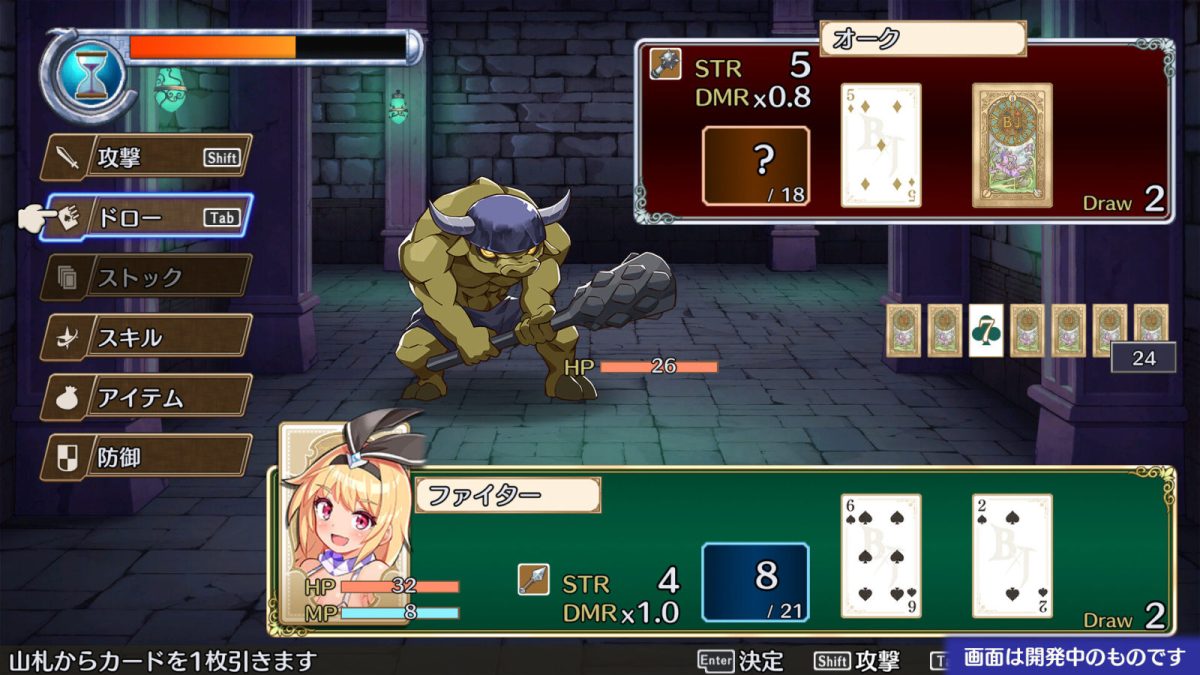This screenshot has height=675, width=1200.
Task: Choose the 防御 defend command
Action: [x=146, y=457]
